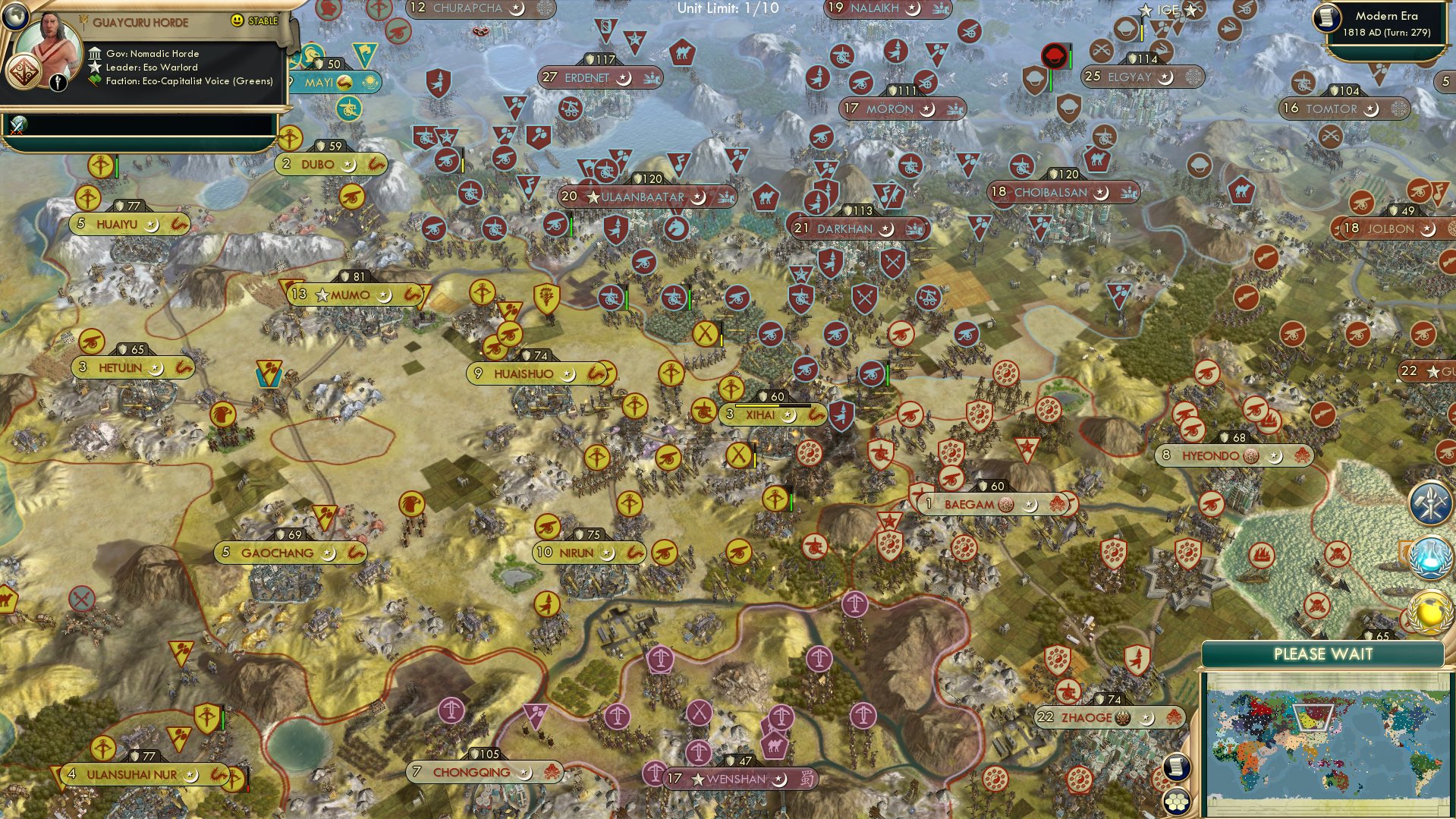The image size is (1456, 819).
Task: Open the economic overview hammer icon
Action: tap(1432, 502)
